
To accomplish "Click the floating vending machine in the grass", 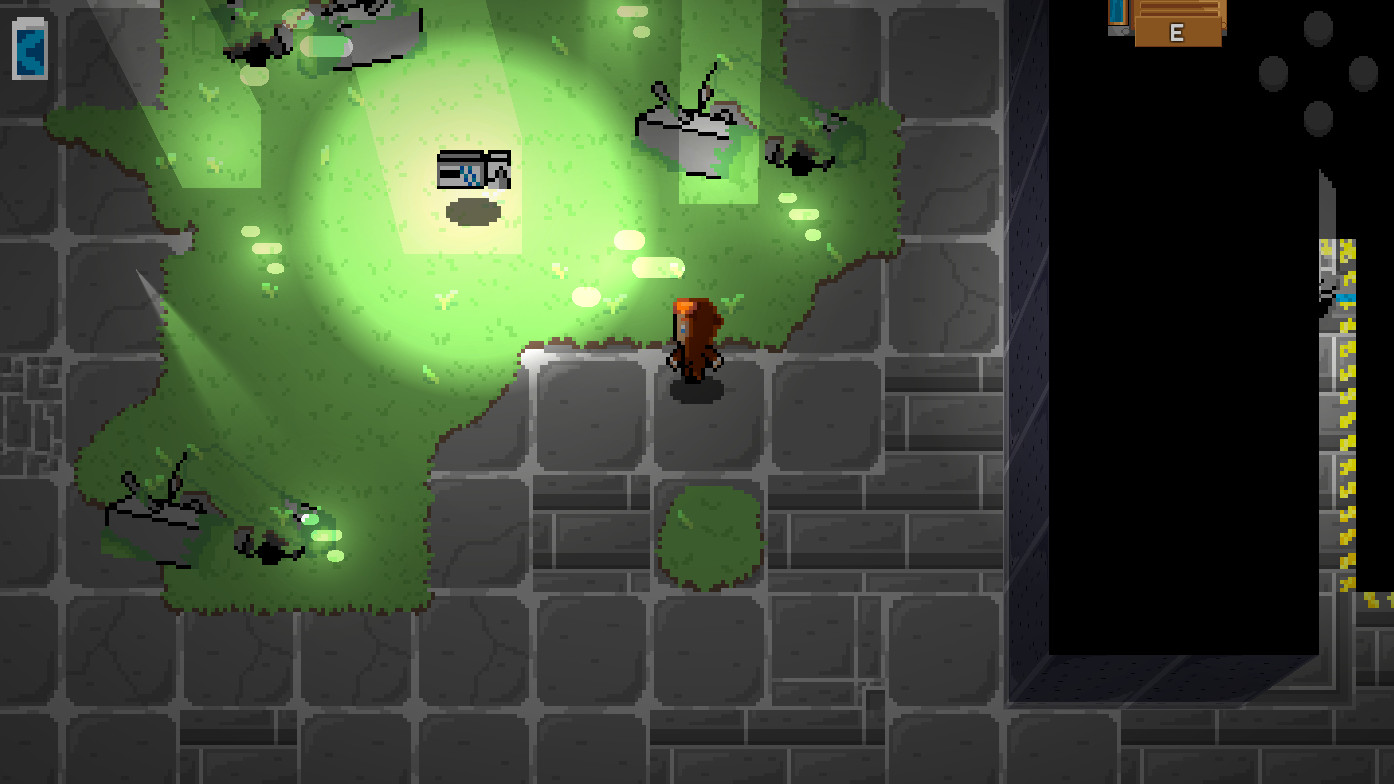I will pos(472,172).
